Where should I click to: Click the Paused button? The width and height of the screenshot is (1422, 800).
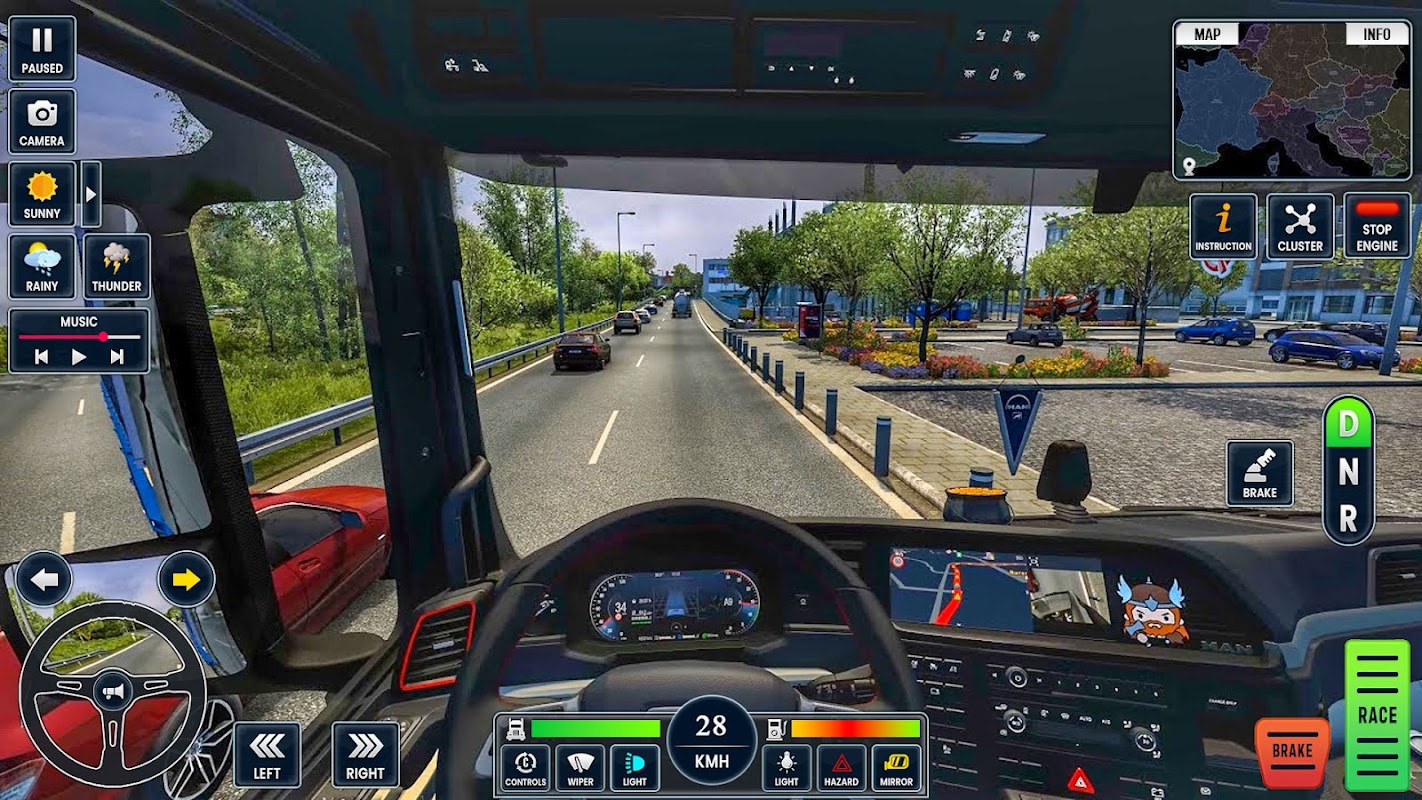point(42,49)
